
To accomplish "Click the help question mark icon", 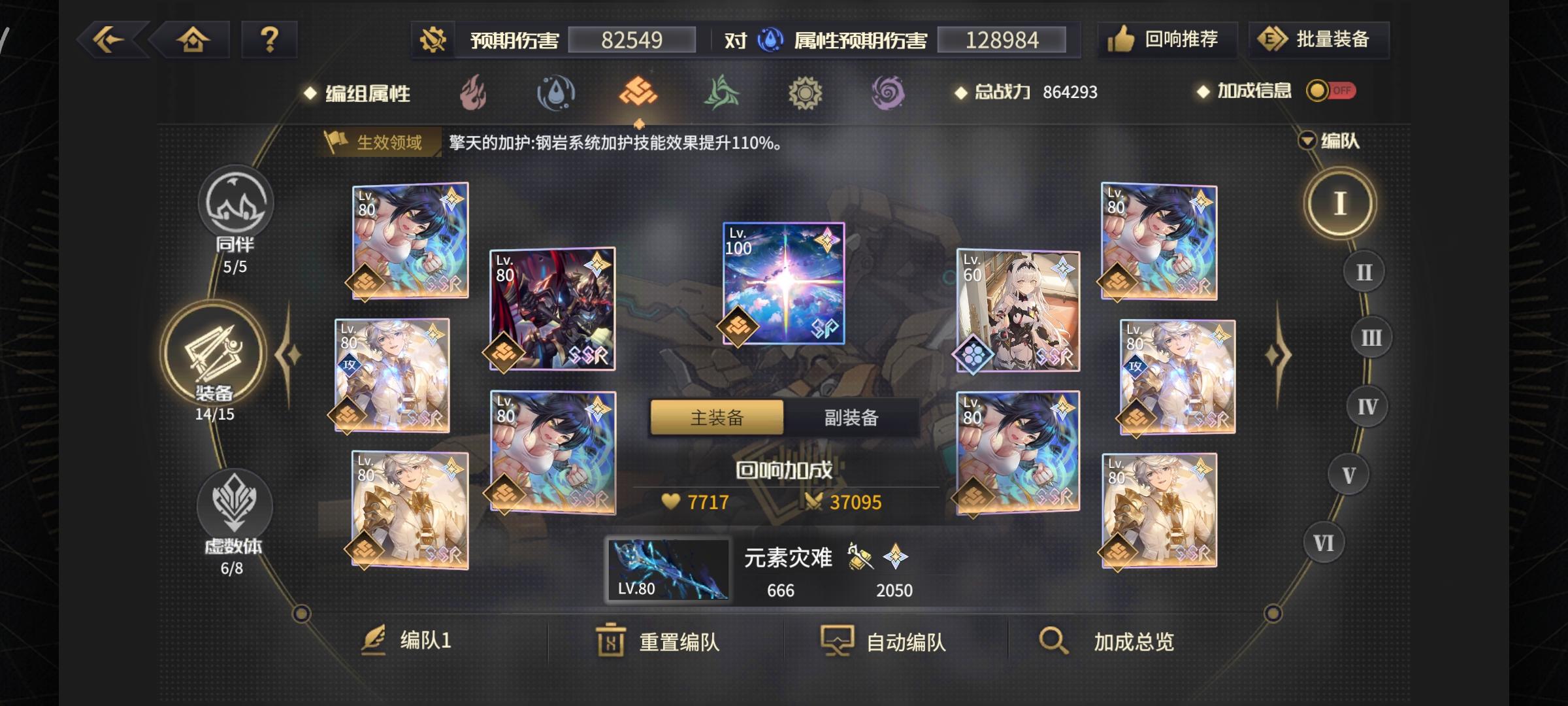I will pyautogui.click(x=269, y=41).
